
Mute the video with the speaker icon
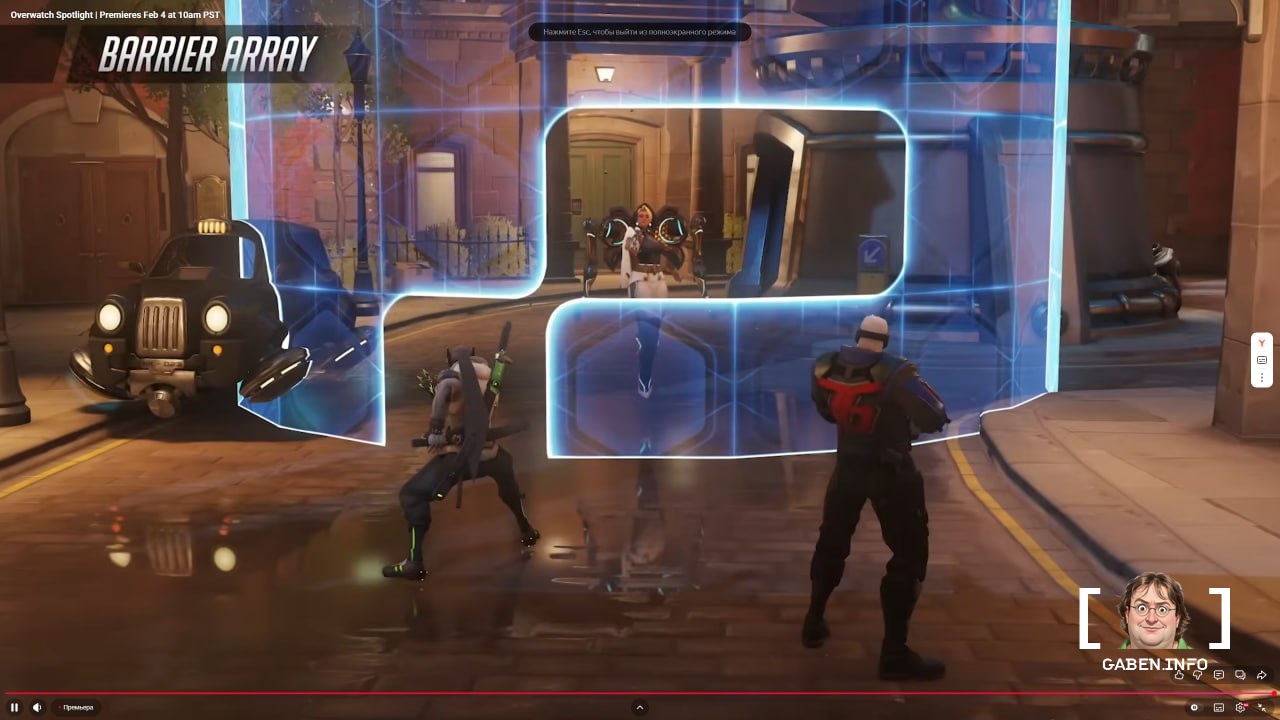tap(37, 706)
